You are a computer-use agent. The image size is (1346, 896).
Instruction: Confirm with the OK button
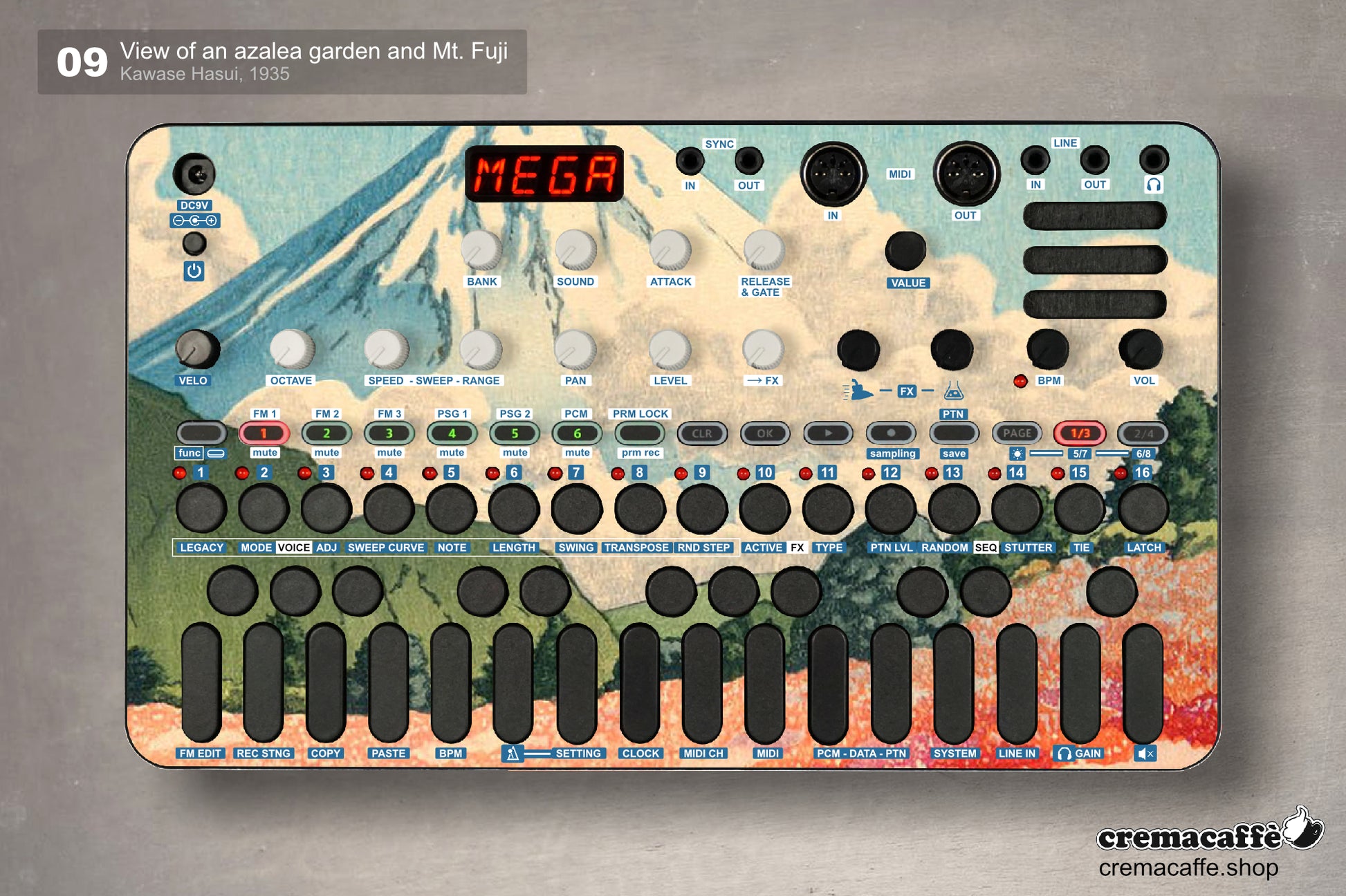click(764, 433)
